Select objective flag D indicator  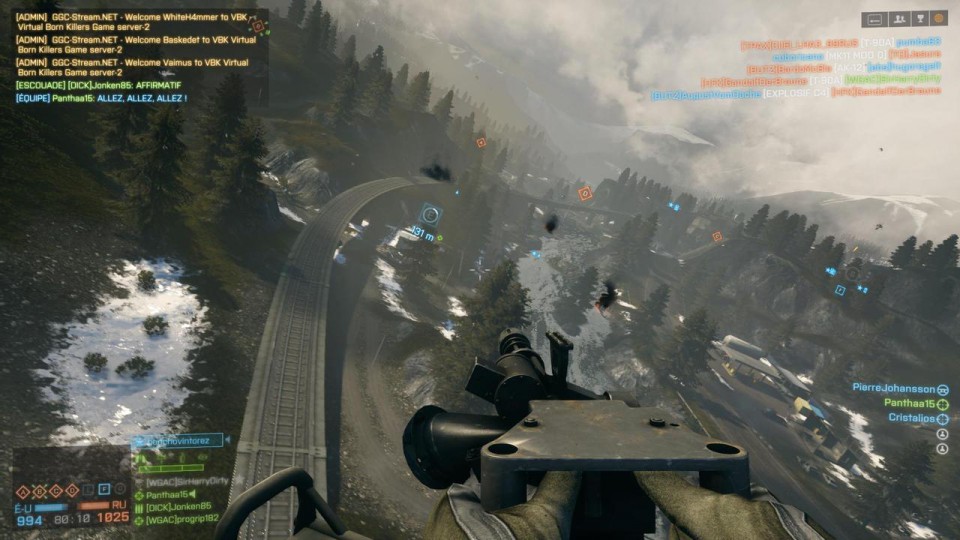(72, 490)
